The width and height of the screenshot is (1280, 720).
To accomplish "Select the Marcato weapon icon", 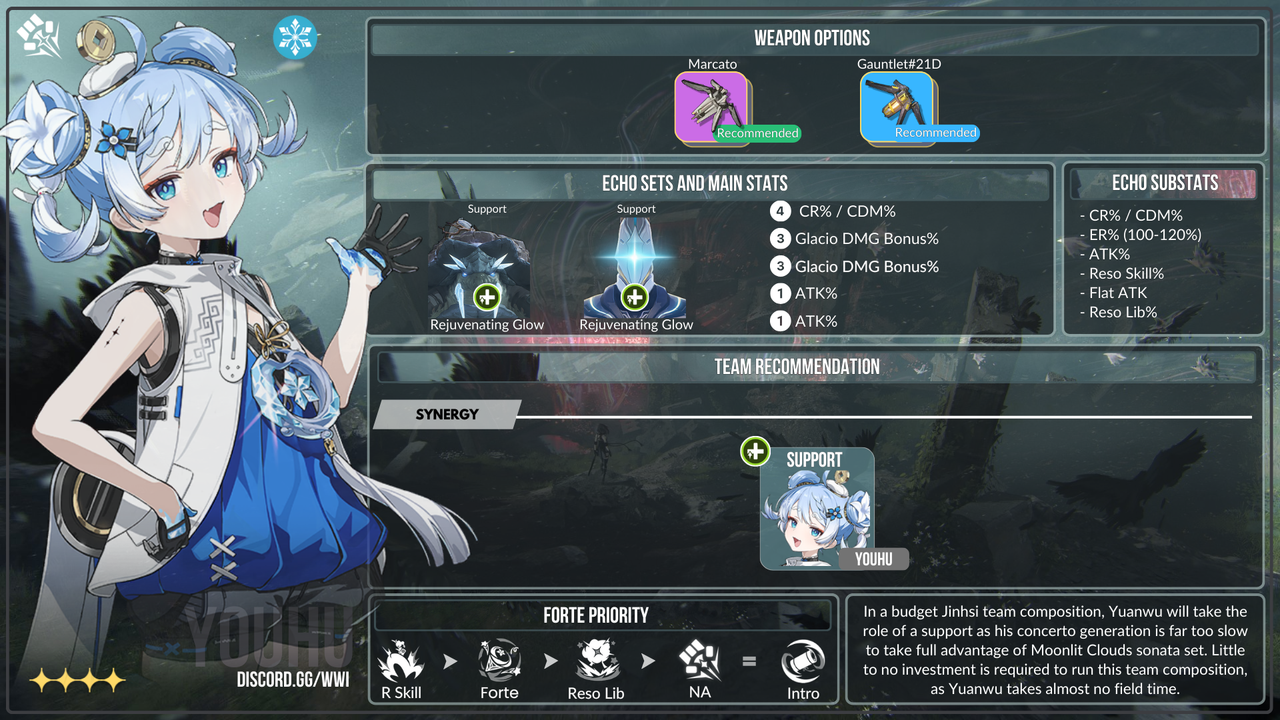I will point(712,107).
